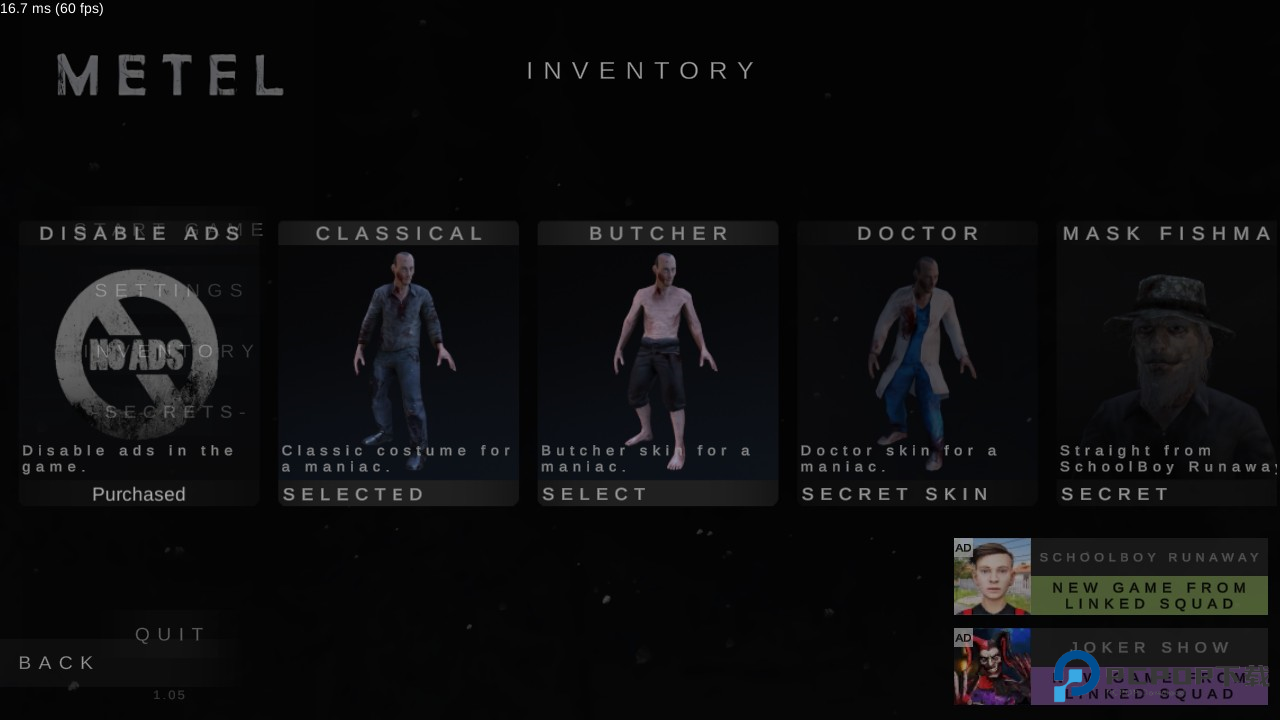
Task: Pick the Butcher character card
Action: pyautogui.click(x=657, y=350)
